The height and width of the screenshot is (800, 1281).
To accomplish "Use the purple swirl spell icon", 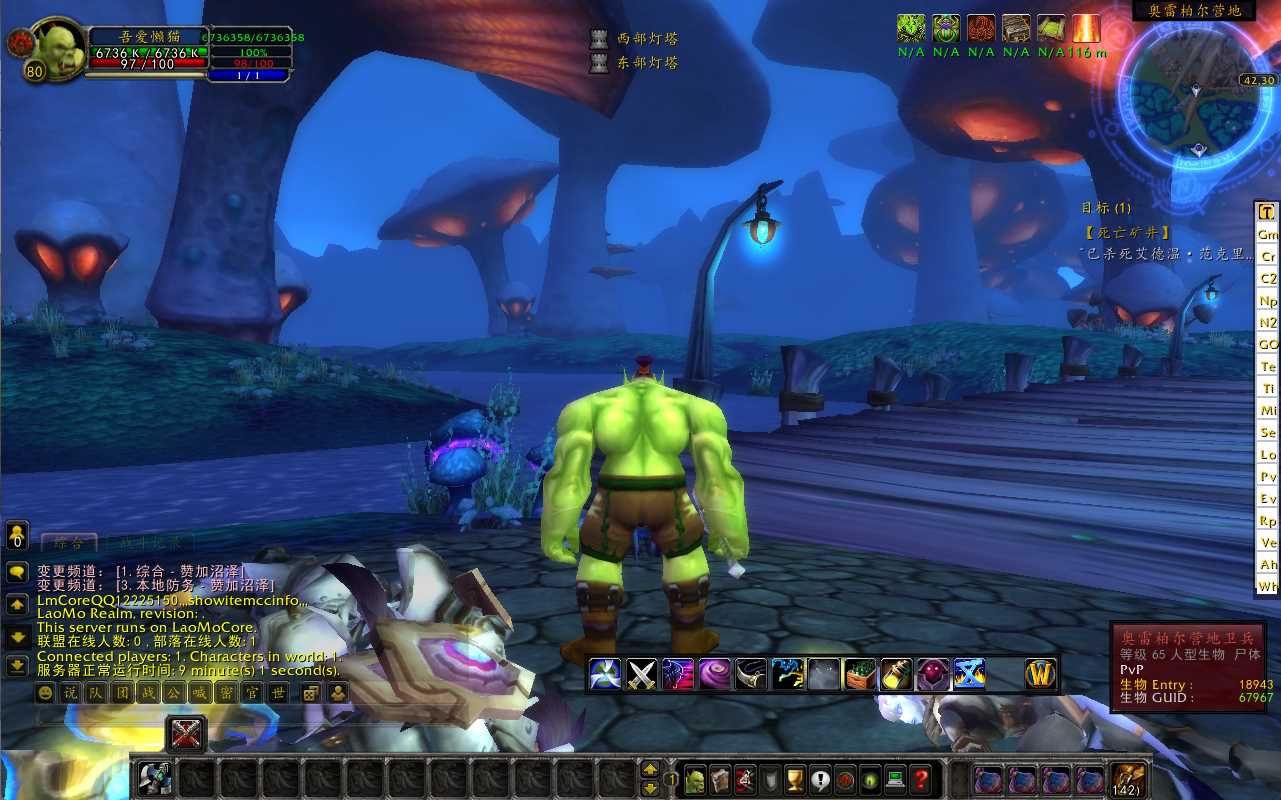I will point(713,674).
